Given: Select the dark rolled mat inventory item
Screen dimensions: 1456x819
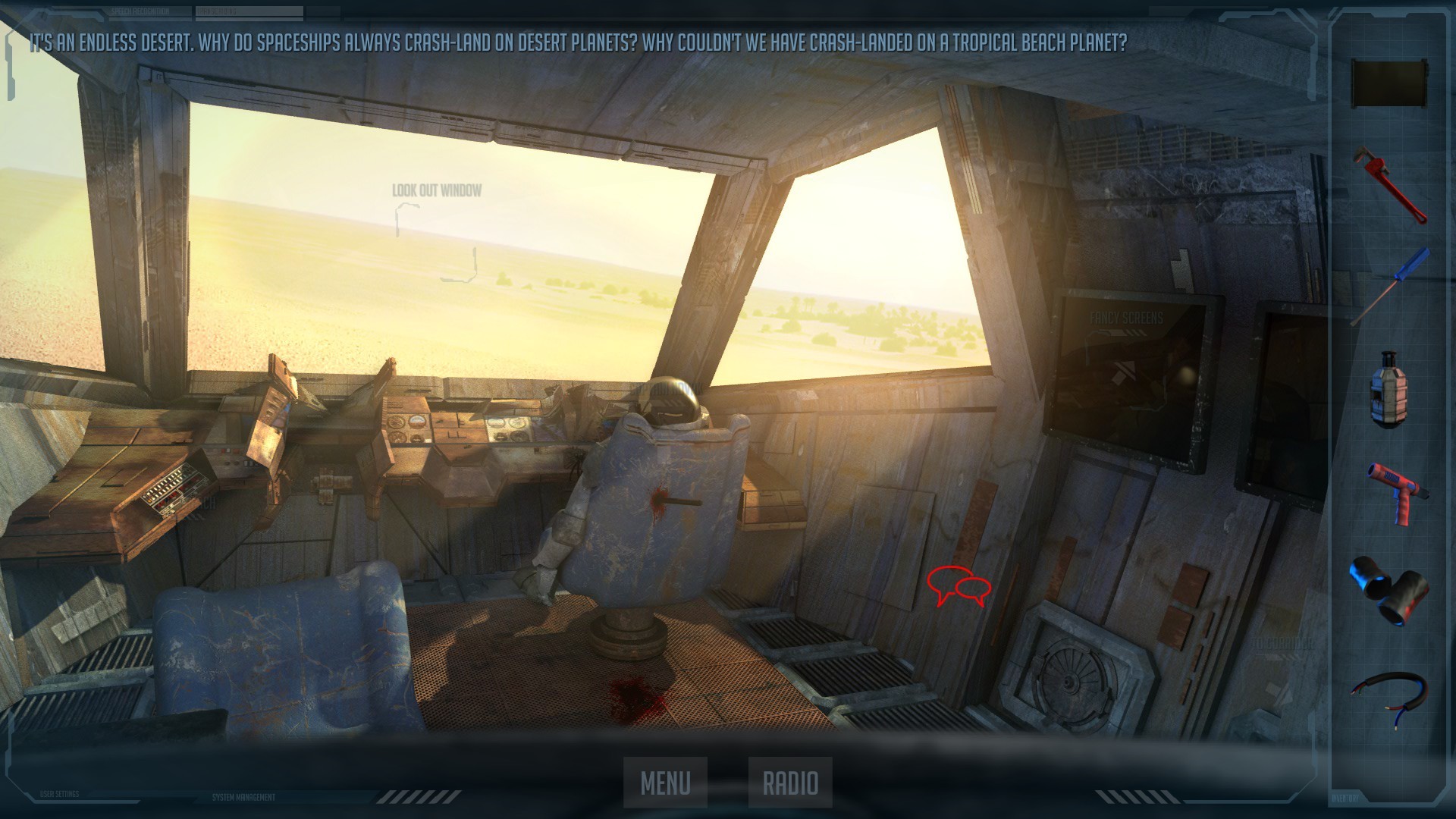Looking at the screenshot, I should 1389,83.
